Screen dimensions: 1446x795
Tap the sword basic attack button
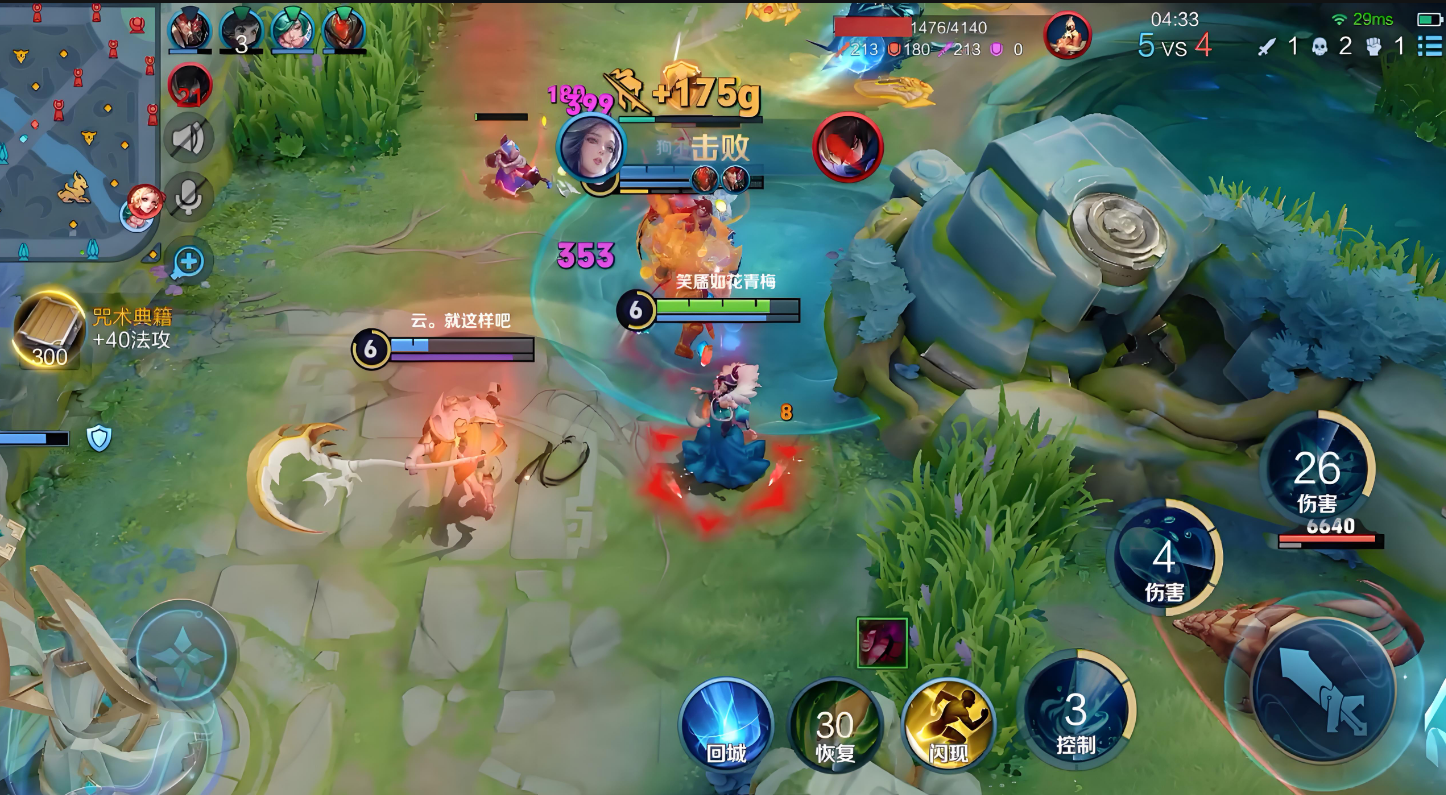click(1325, 688)
